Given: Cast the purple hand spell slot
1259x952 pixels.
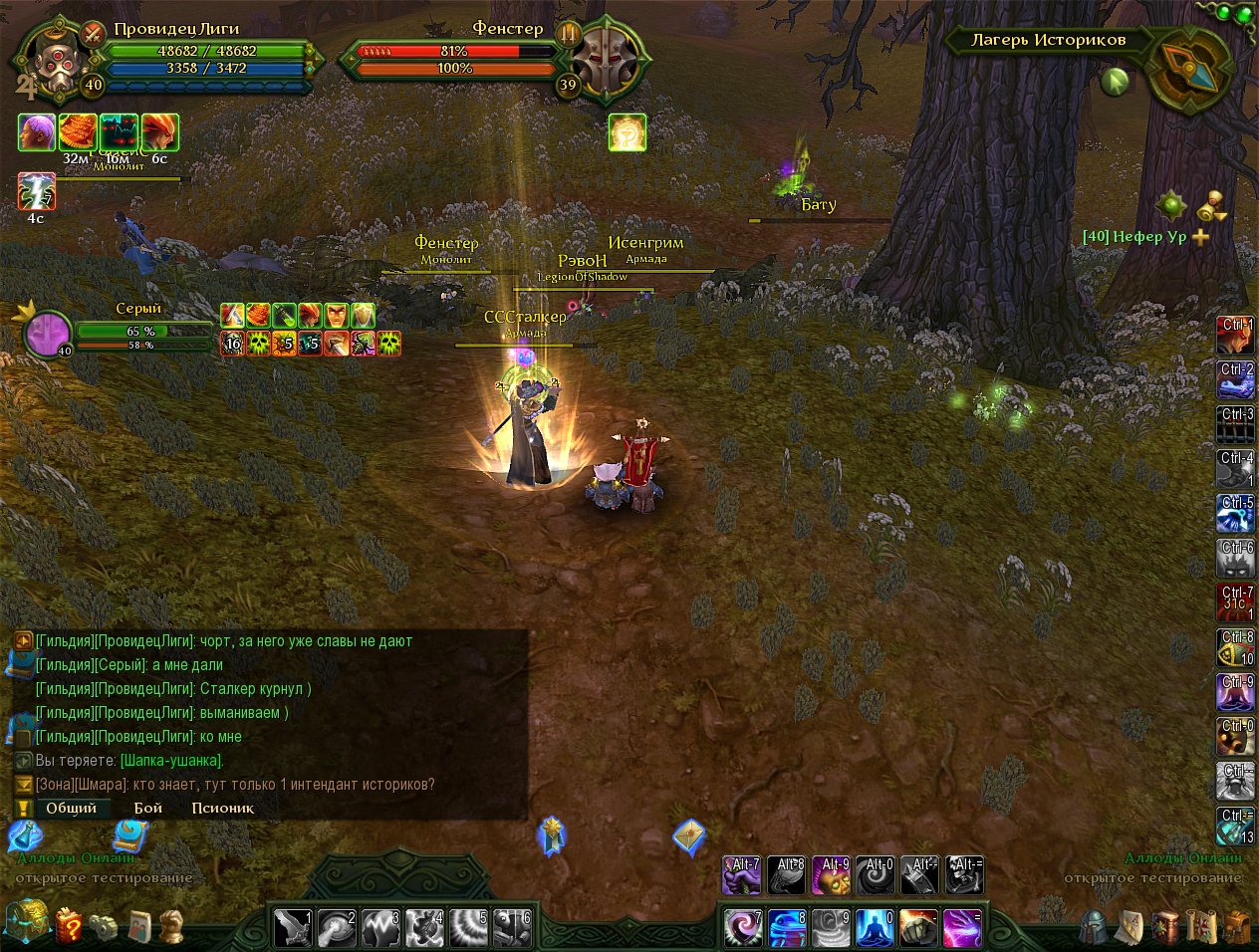Looking at the screenshot, I should tap(961, 928).
